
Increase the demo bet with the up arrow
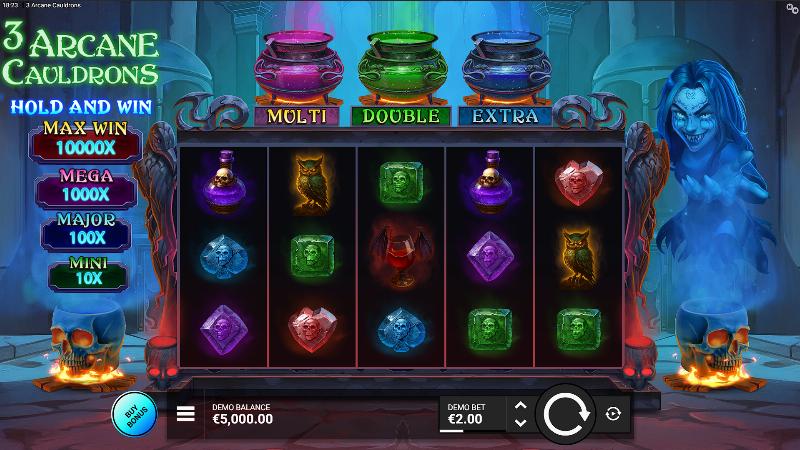pos(519,405)
